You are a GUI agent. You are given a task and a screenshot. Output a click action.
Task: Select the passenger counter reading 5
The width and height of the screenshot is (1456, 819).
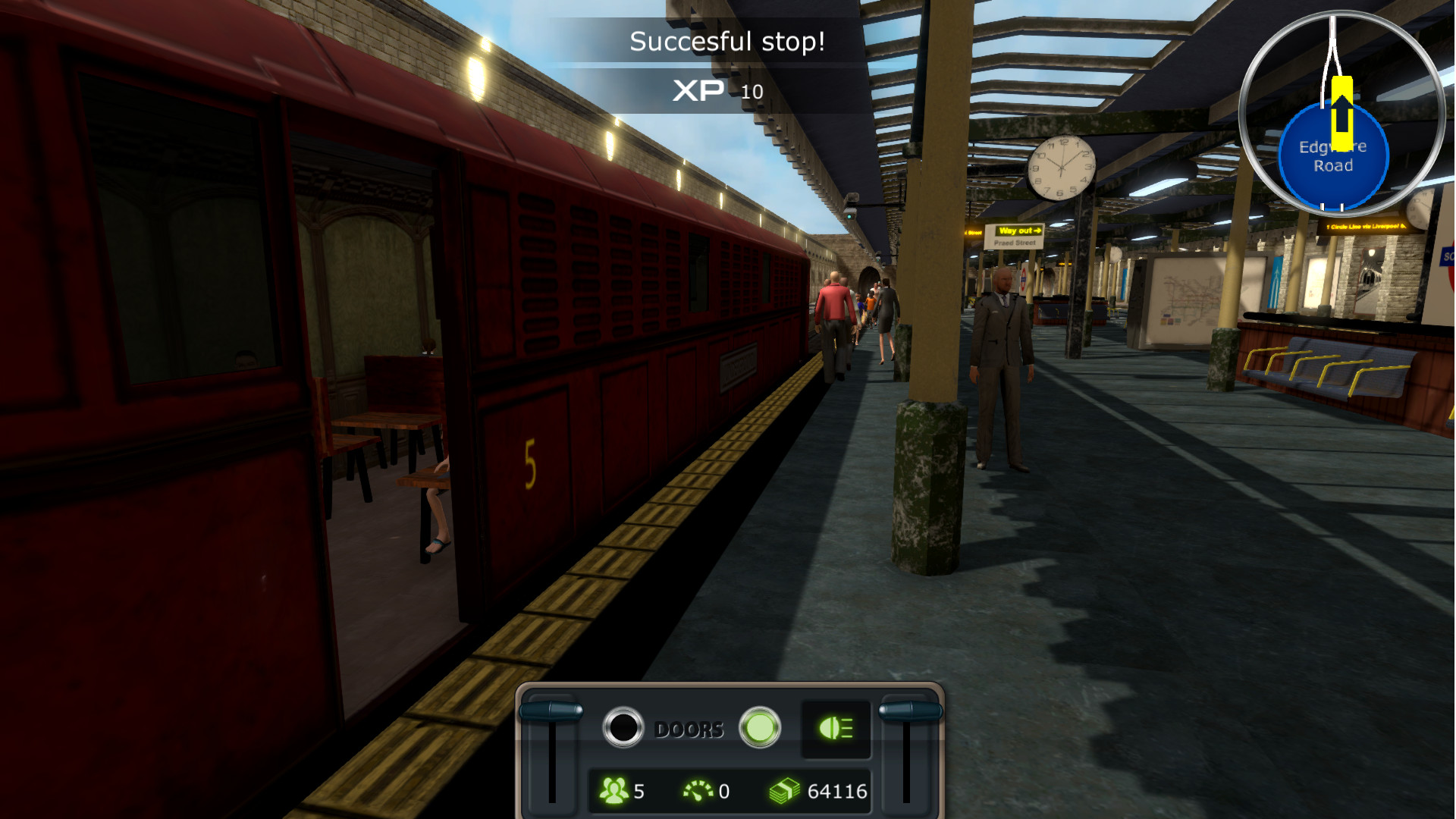[627, 789]
